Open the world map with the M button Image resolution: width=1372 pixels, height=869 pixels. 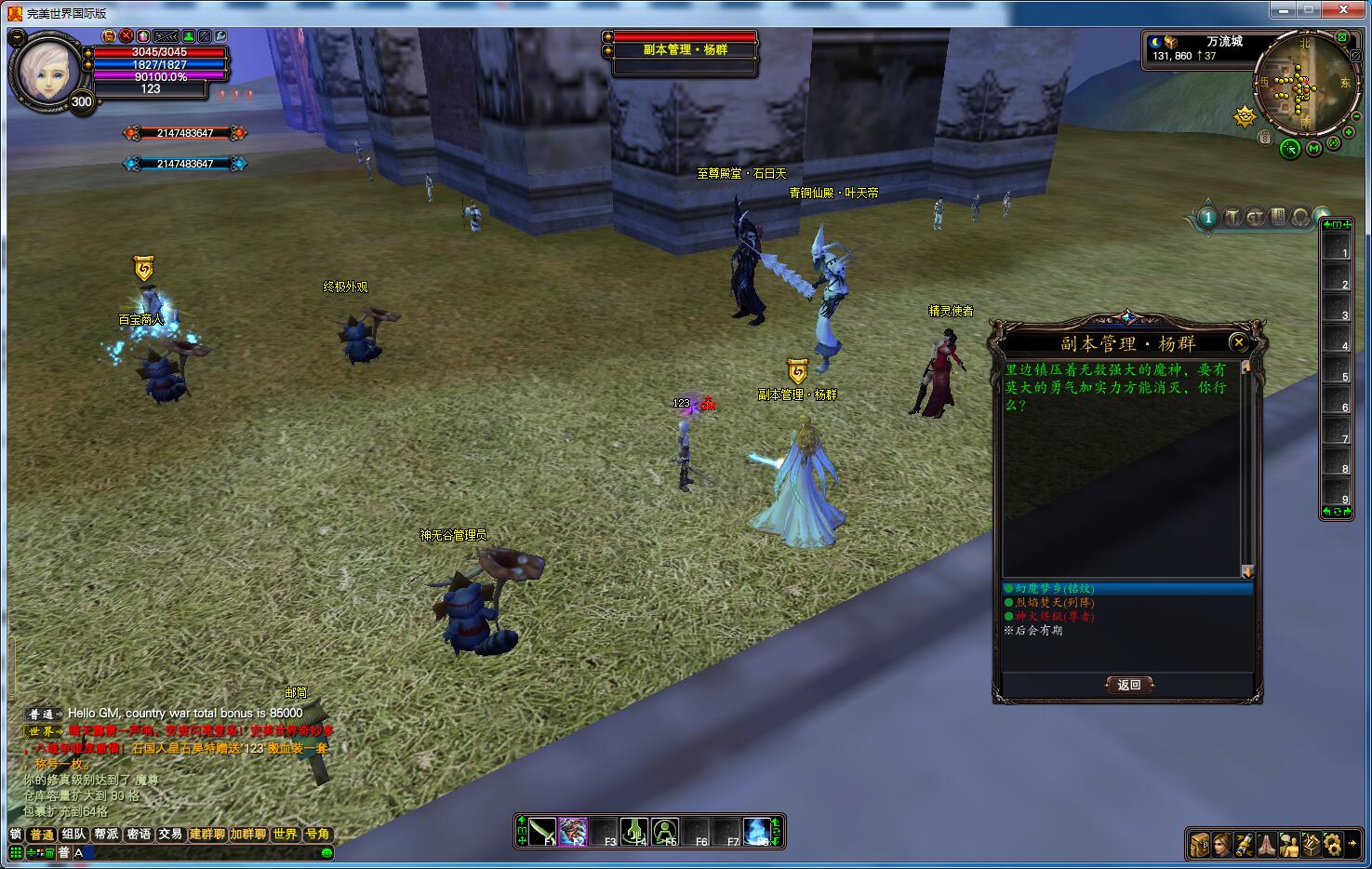click(1313, 148)
